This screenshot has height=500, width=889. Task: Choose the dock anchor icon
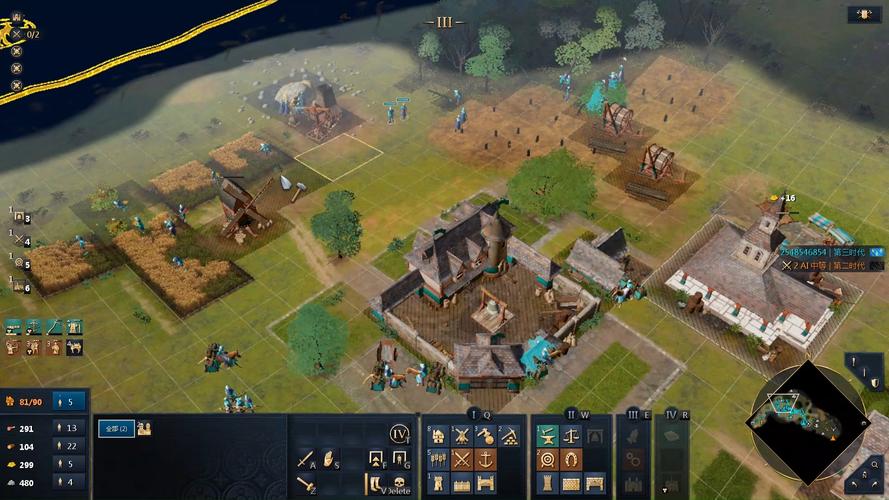tap(486, 459)
